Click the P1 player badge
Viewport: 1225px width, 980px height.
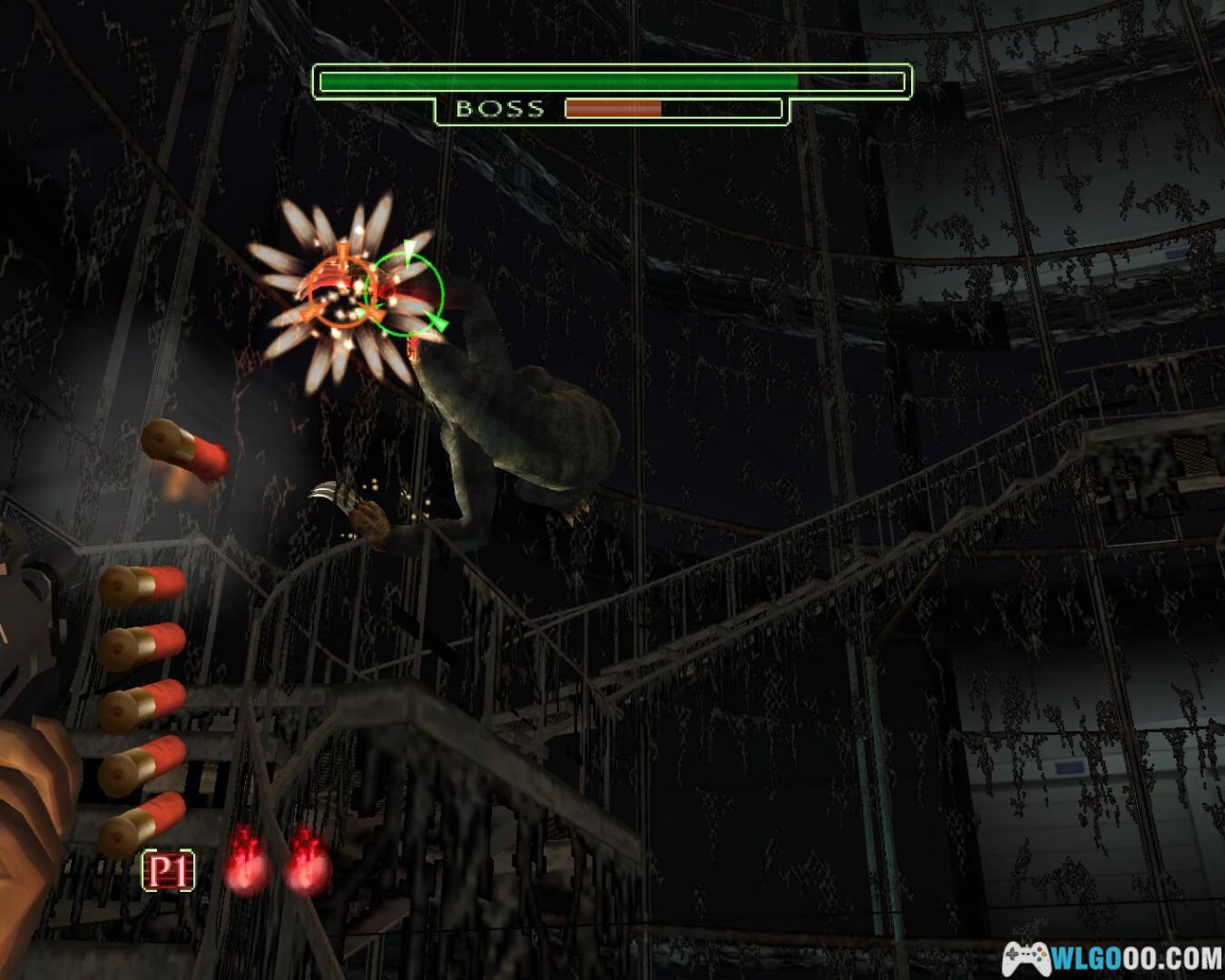[169, 872]
